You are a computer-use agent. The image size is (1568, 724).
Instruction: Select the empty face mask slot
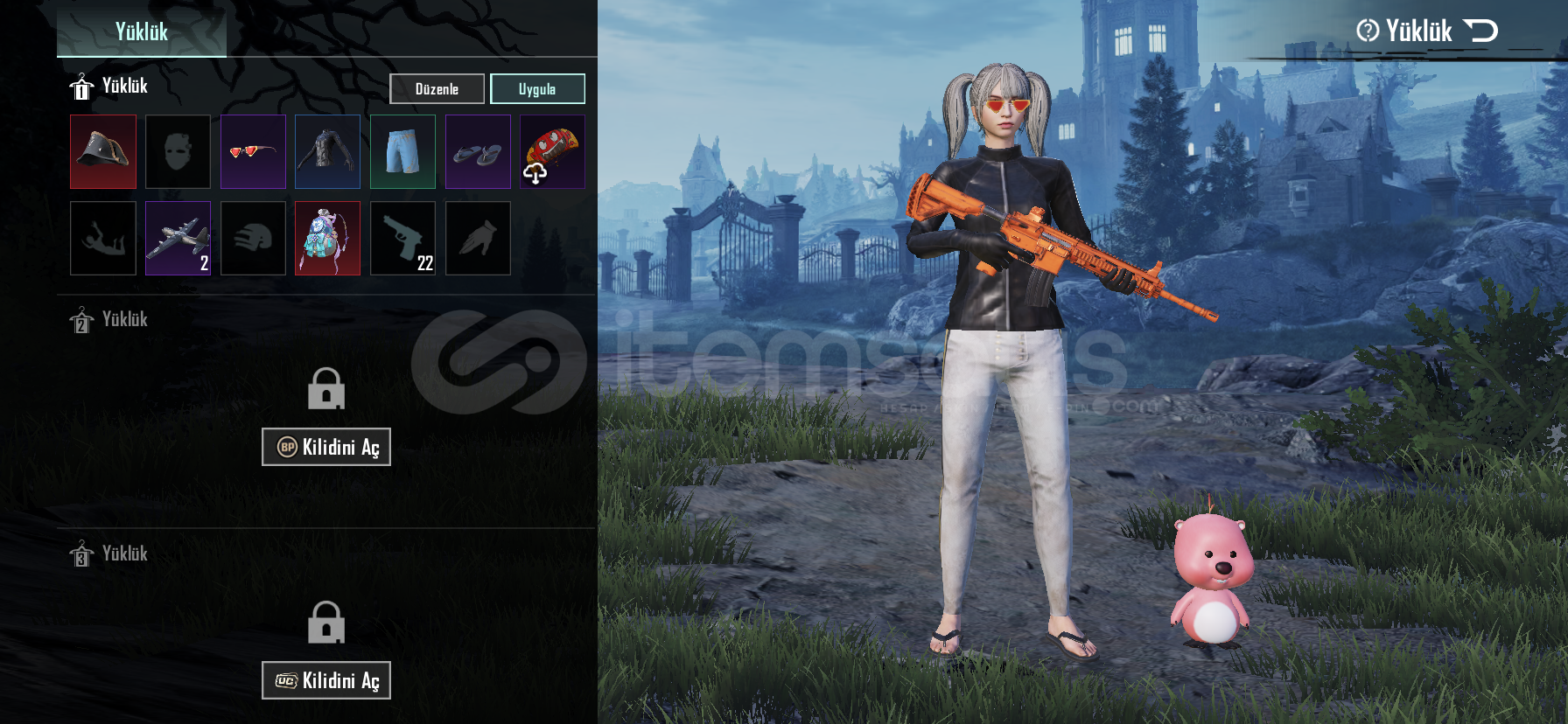[178, 151]
